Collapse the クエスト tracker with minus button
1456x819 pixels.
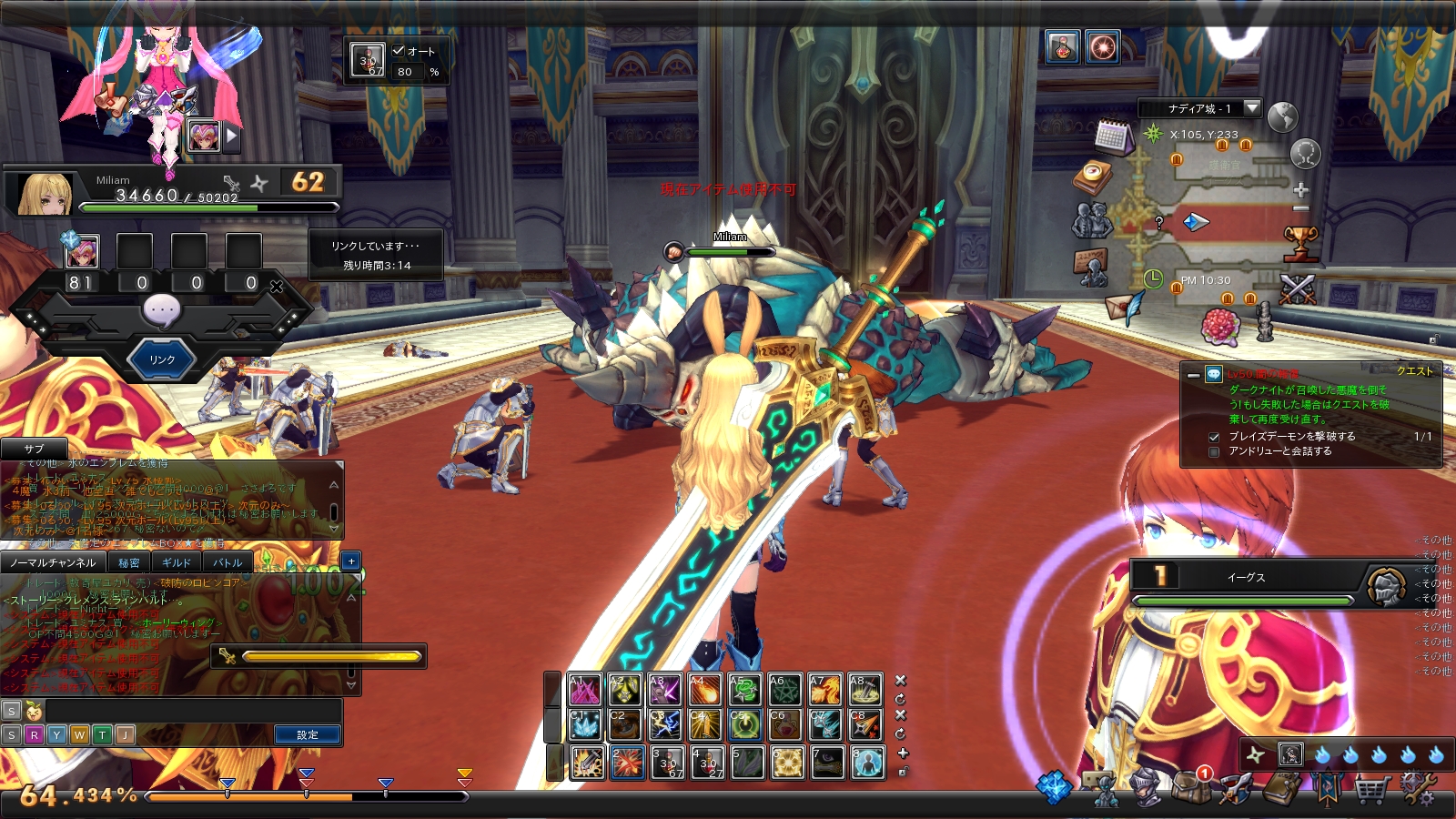pos(1193,374)
